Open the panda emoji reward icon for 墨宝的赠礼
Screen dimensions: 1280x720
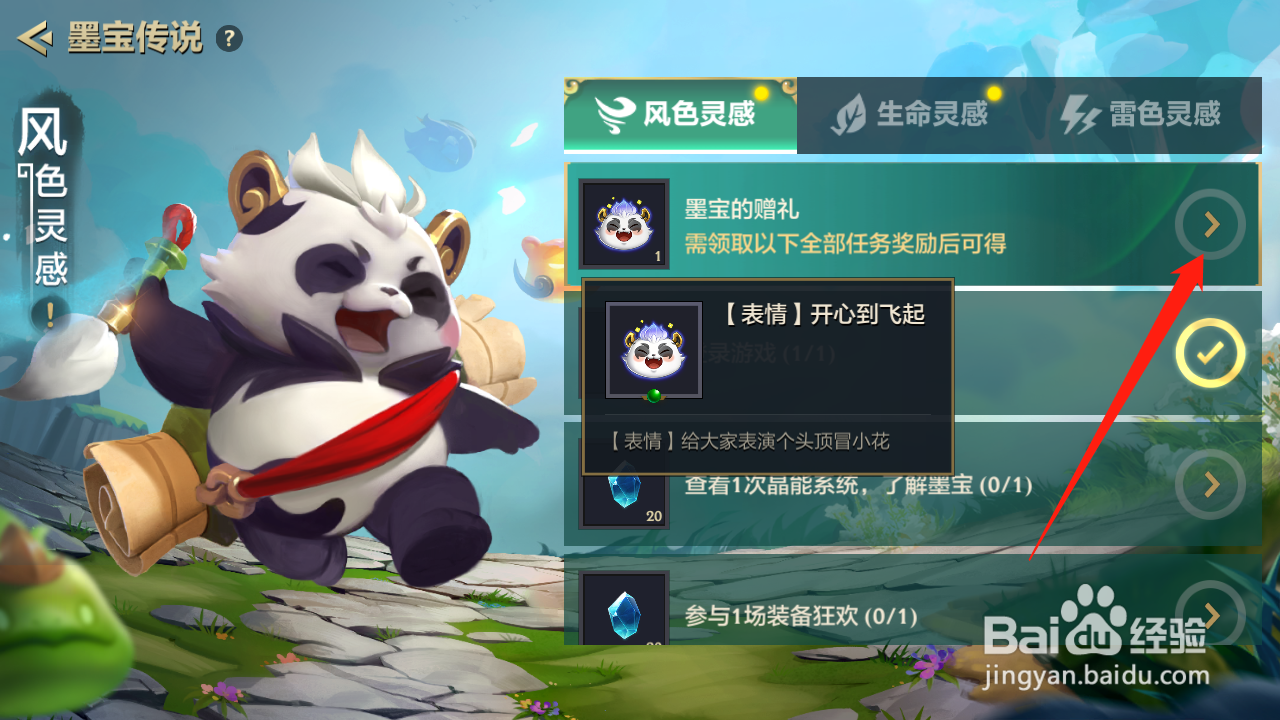point(623,223)
